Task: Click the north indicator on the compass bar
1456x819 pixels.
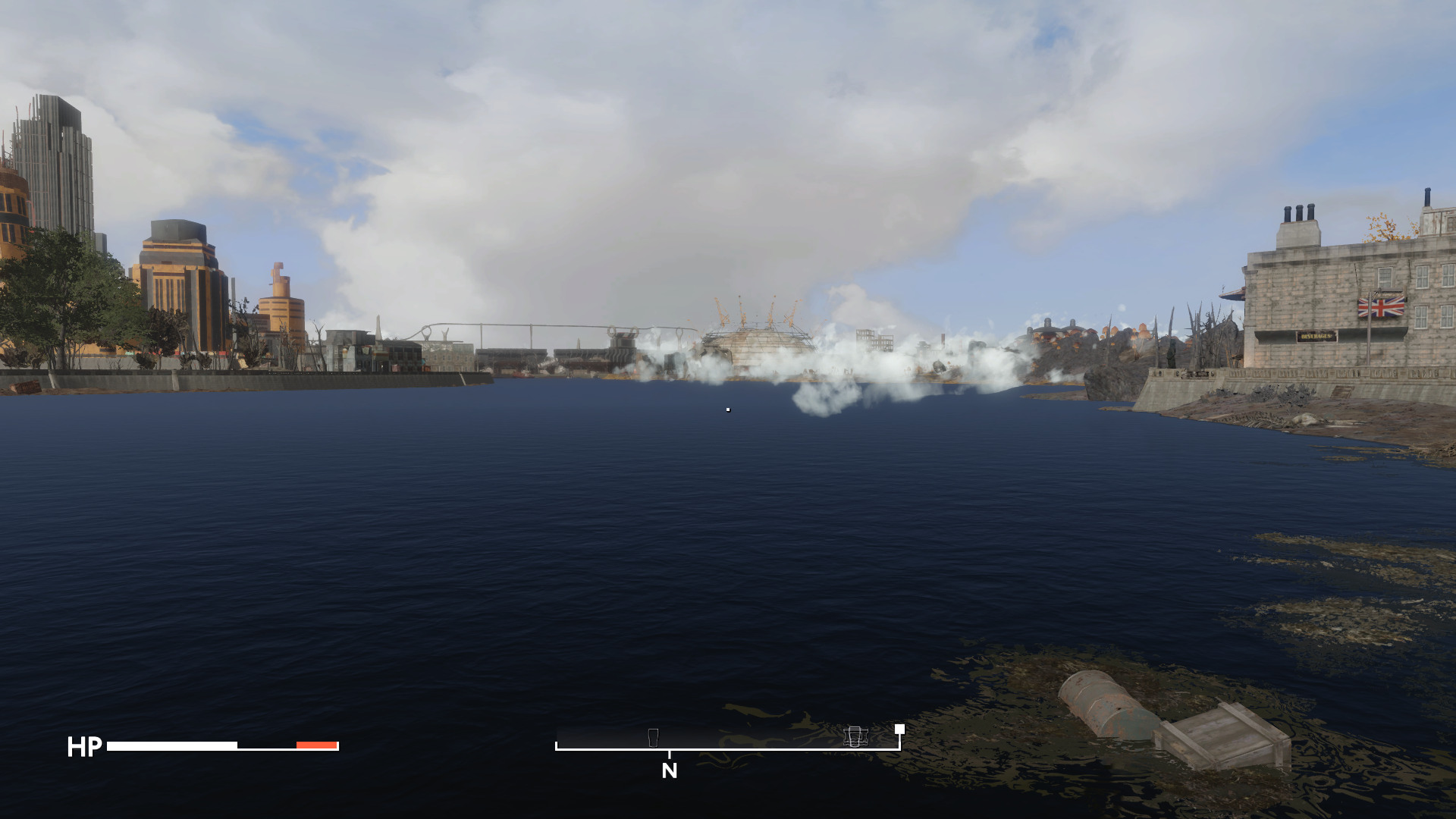Action: click(x=669, y=770)
